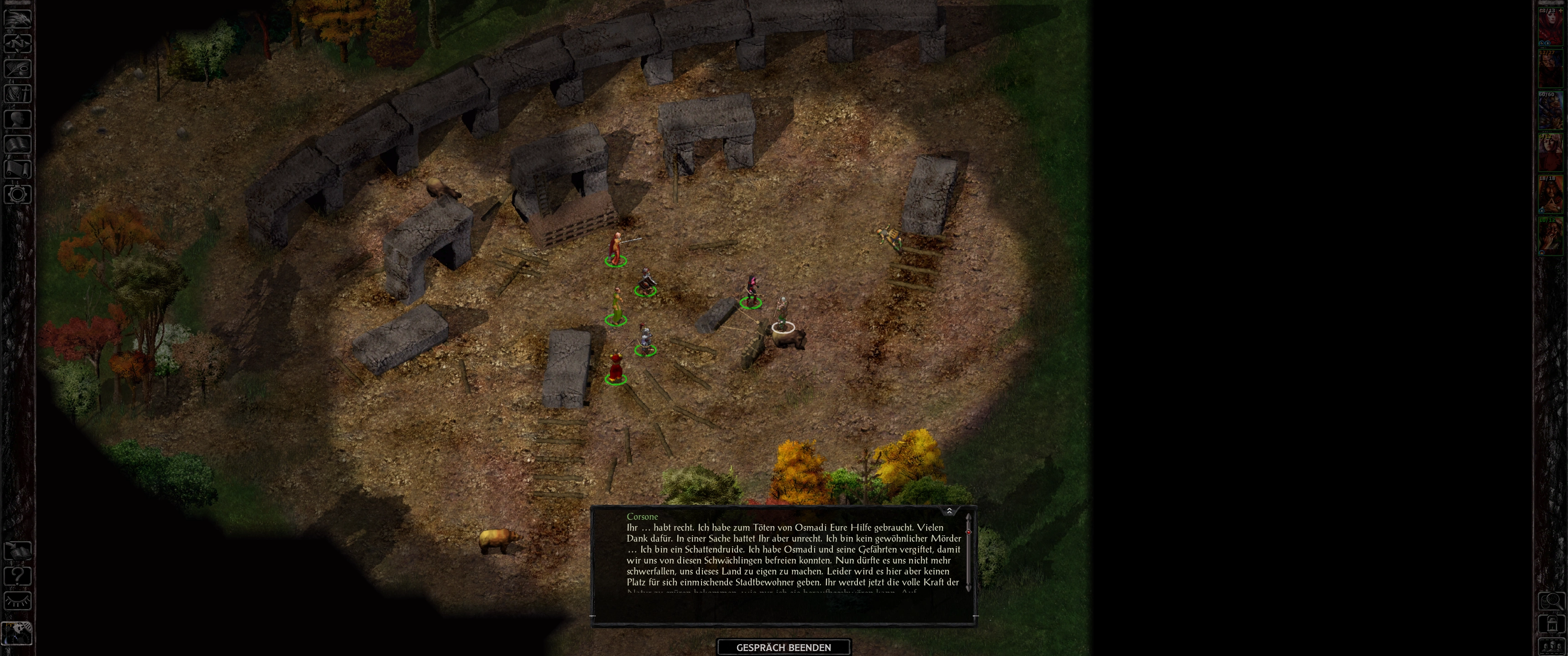Viewport: 1568px width, 656px height.
Task: Quick save with the arrow-book icon
Action: click(x=18, y=551)
